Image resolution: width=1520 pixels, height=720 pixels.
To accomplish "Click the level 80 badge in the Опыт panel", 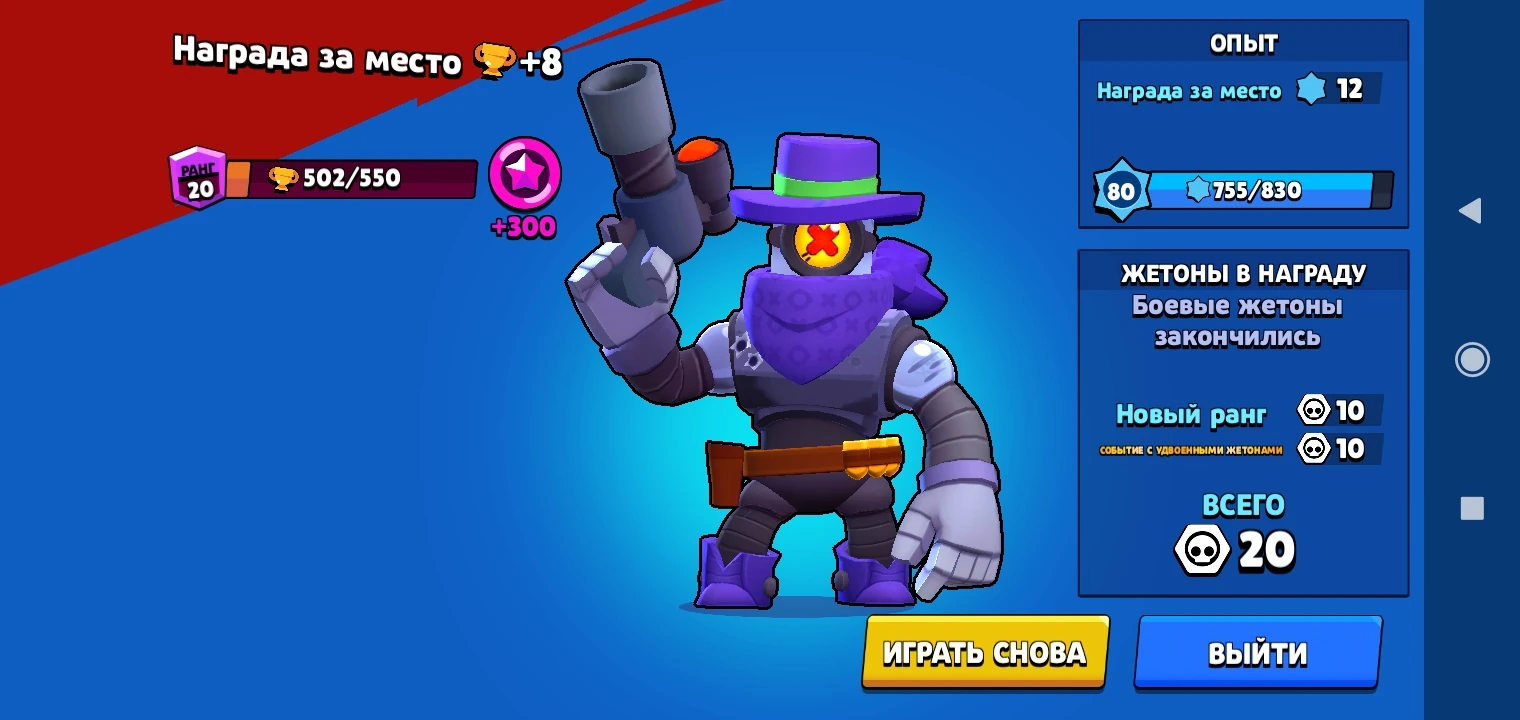I will pos(1122,190).
